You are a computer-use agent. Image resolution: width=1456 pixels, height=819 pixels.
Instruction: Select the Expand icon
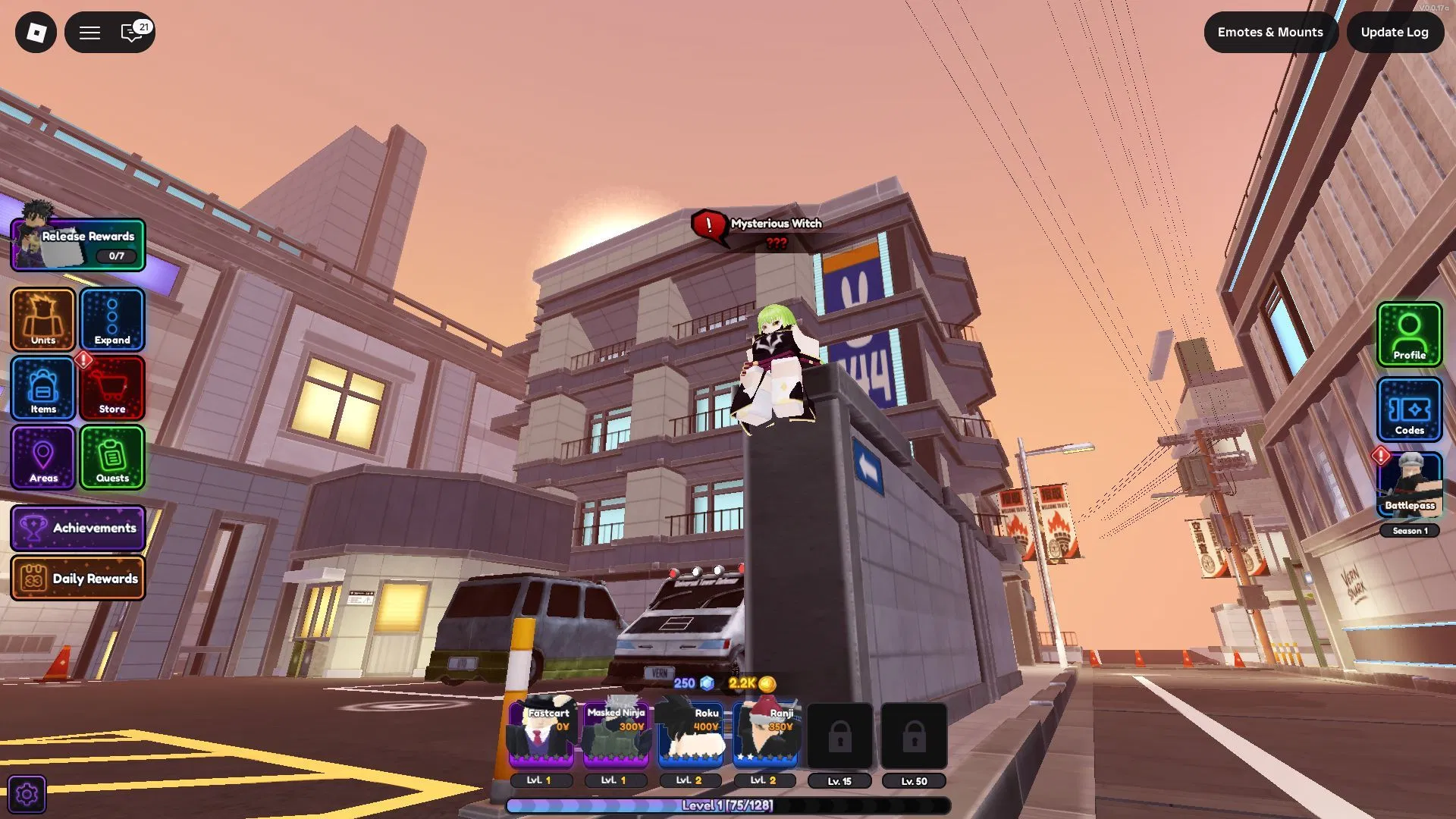coord(112,320)
